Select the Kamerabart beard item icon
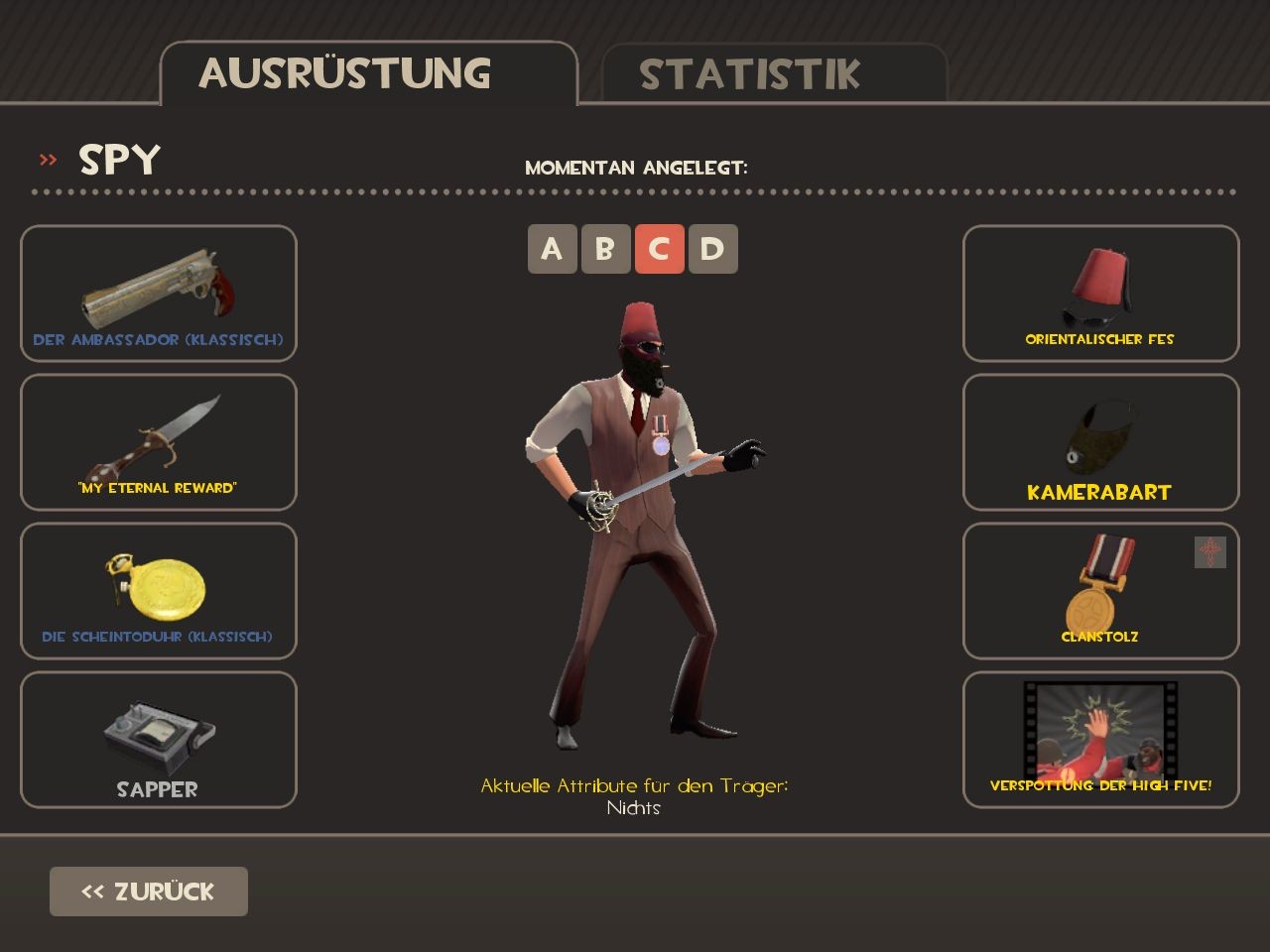This screenshot has height=952, width=1270. [1100, 436]
